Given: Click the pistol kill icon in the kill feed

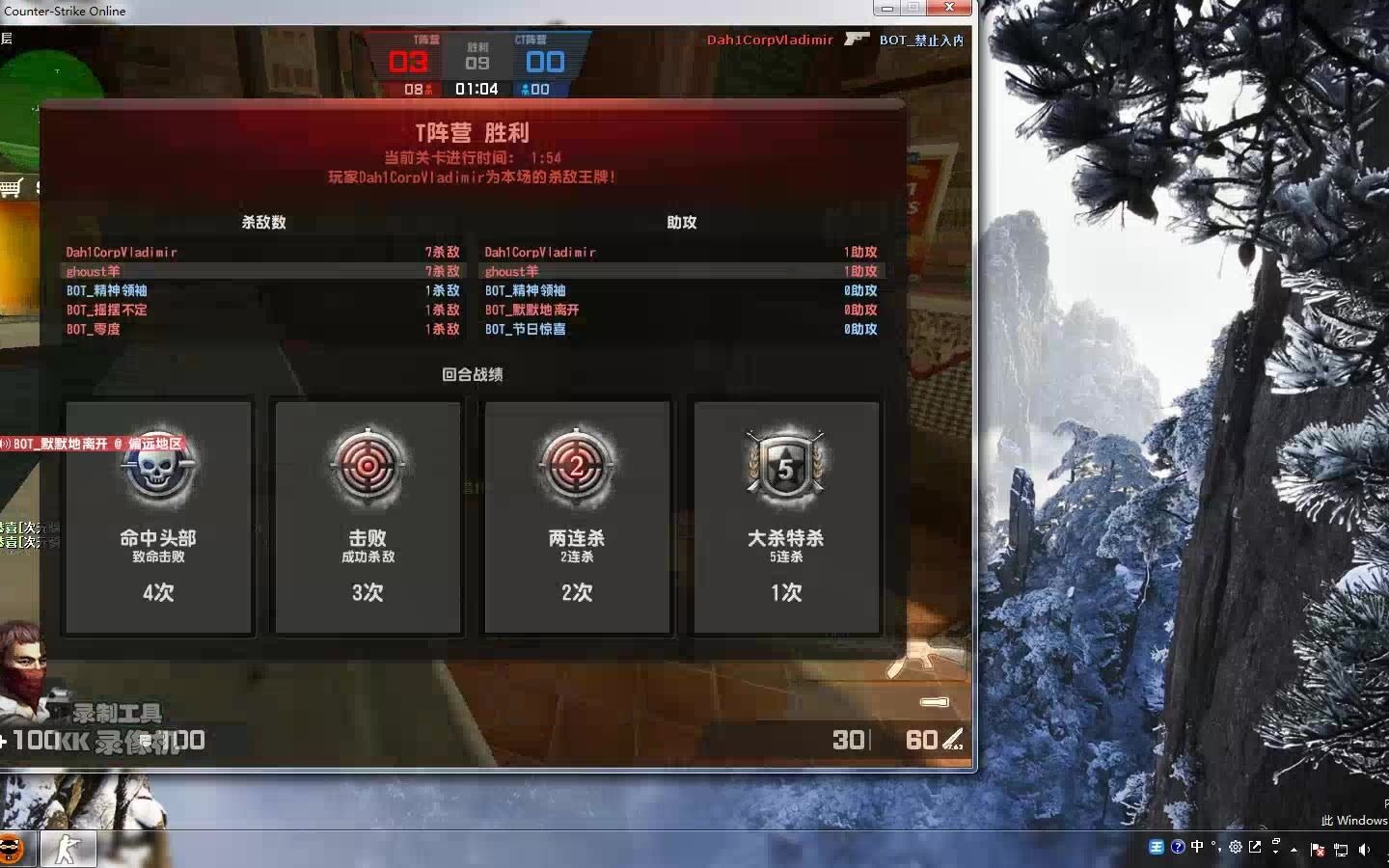Looking at the screenshot, I should [858, 41].
